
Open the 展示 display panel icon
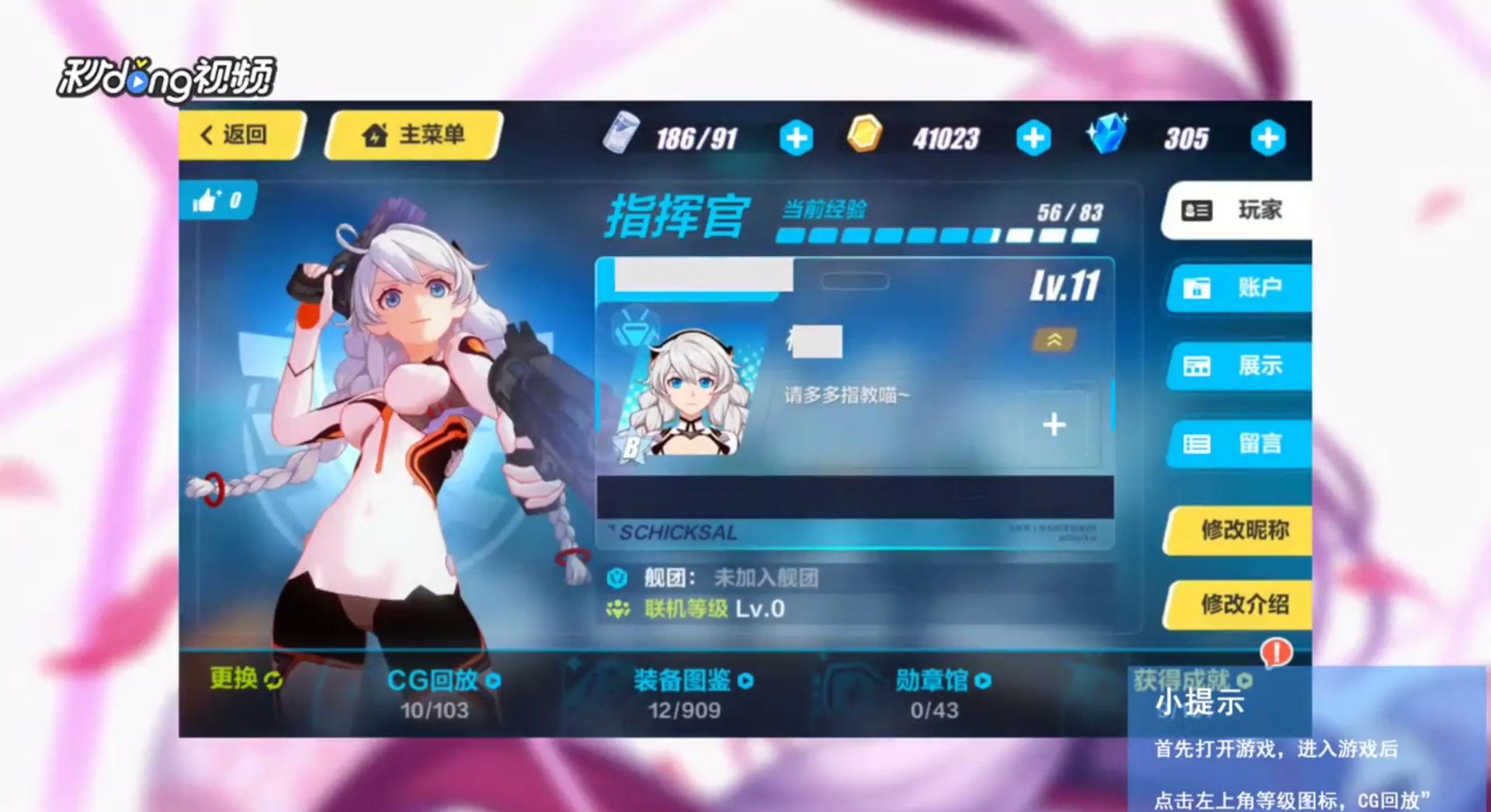pyautogui.click(x=1196, y=366)
